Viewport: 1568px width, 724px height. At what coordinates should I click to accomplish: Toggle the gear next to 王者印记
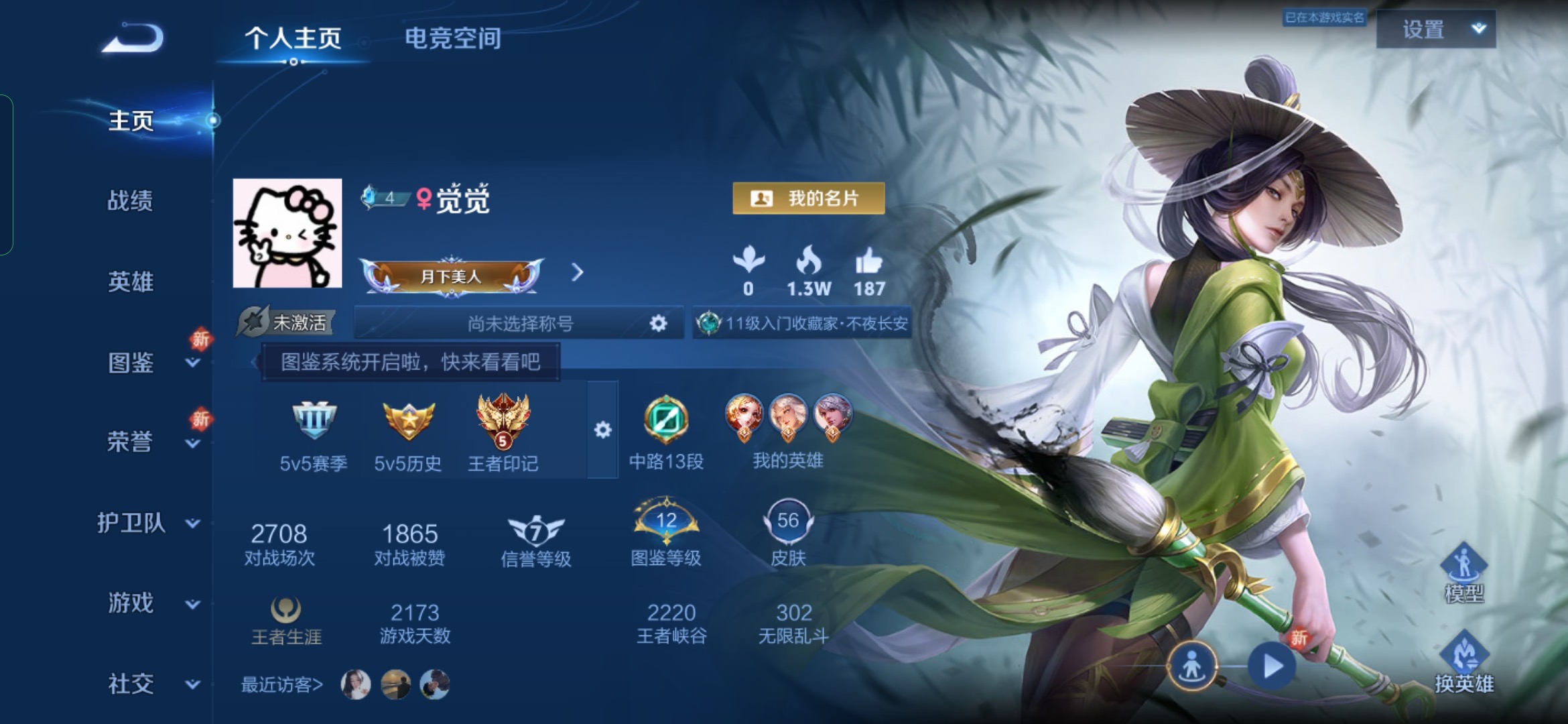point(602,431)
